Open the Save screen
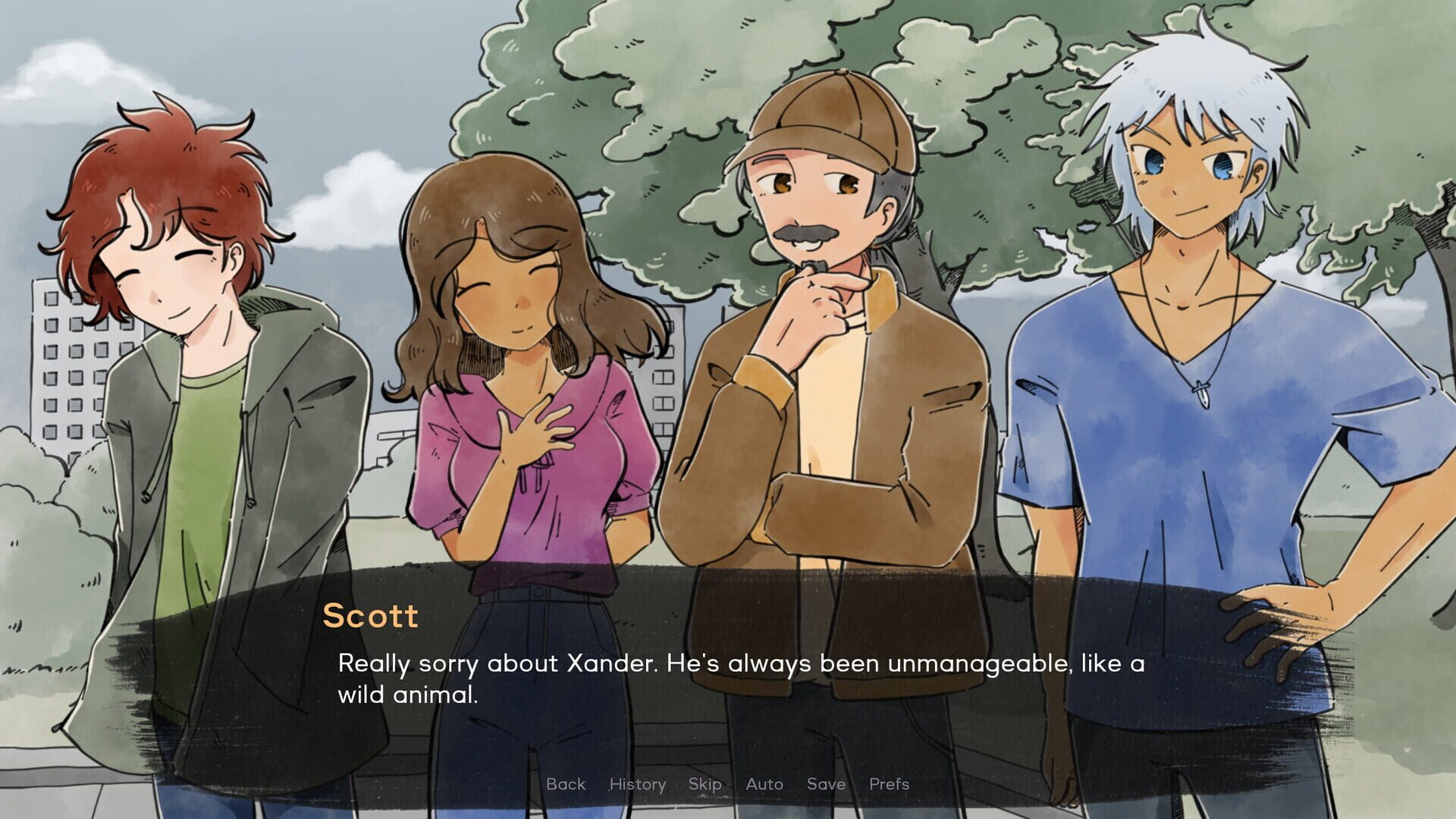The height and width of the screenshot is (819, 1456). point(826,784)
